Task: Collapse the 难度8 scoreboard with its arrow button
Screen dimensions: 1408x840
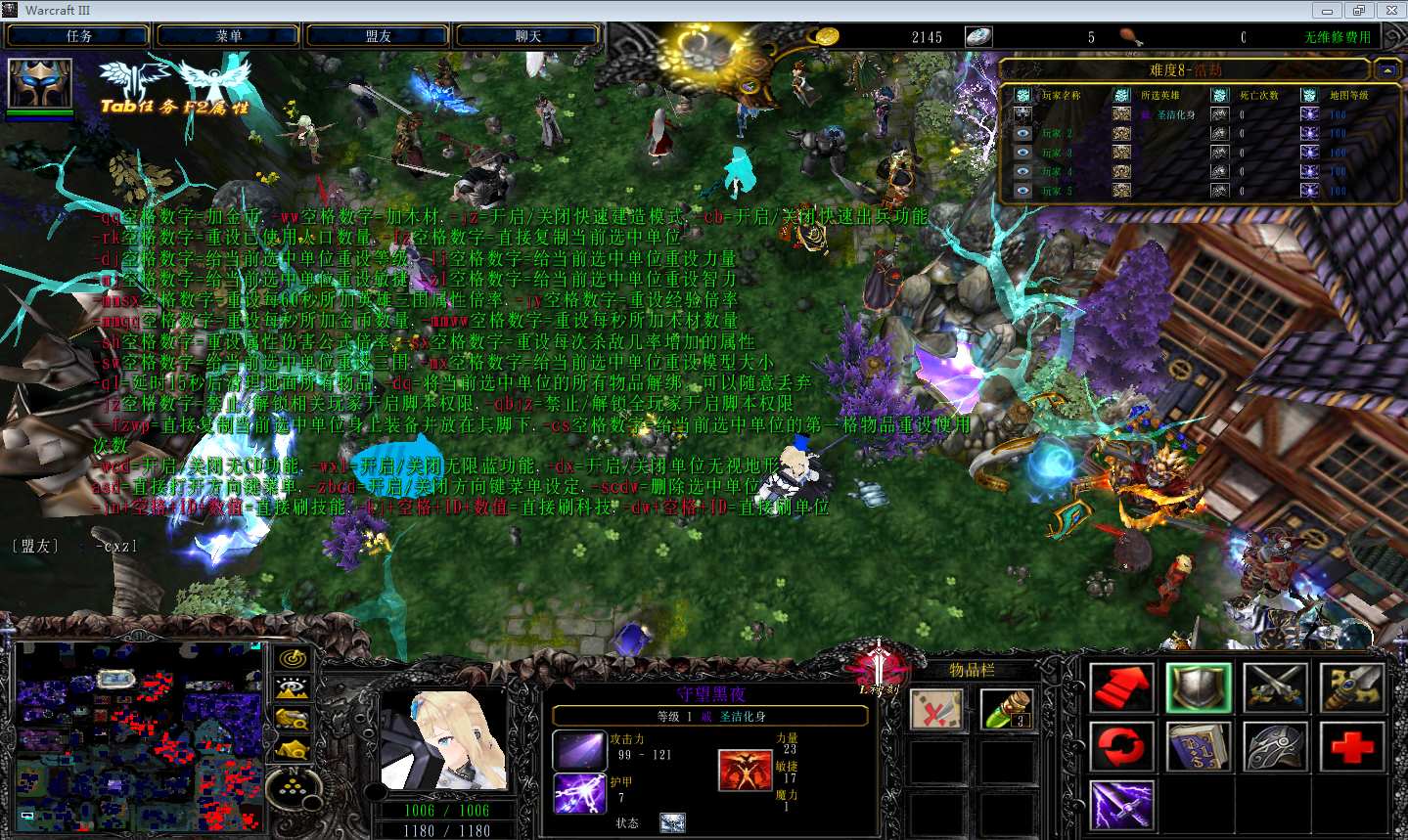Action: point(1386,70)
